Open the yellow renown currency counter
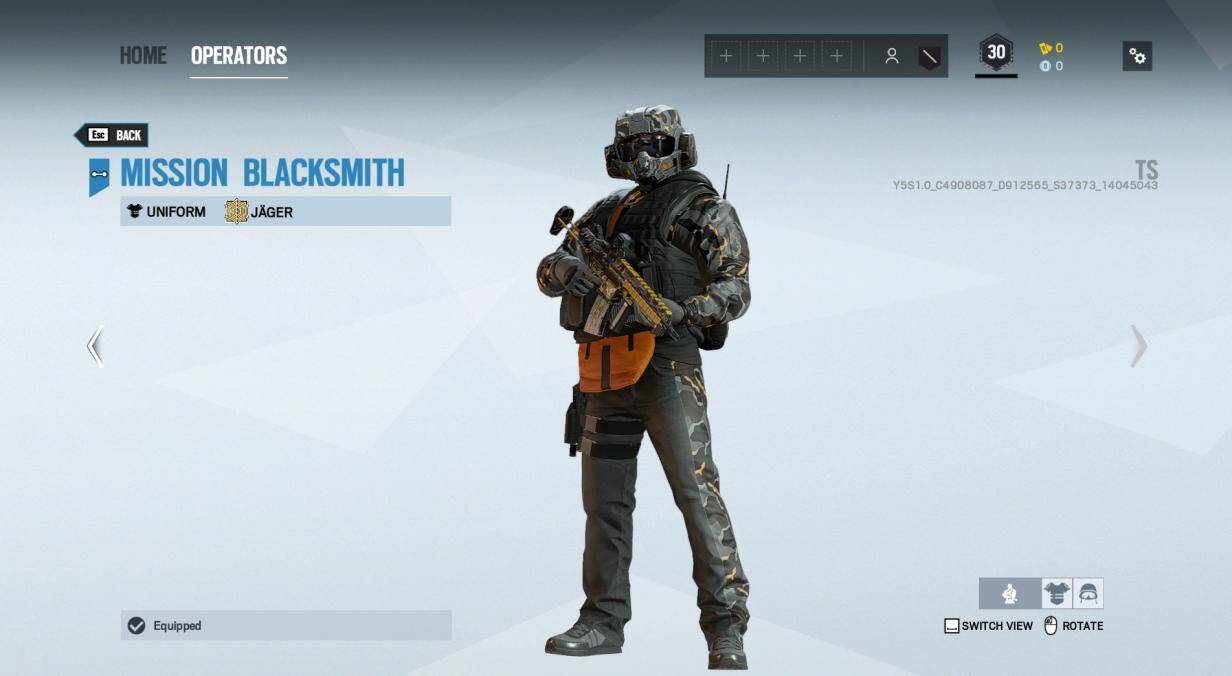This screenshot has height=676, width=1232. tap(1051, 48)
